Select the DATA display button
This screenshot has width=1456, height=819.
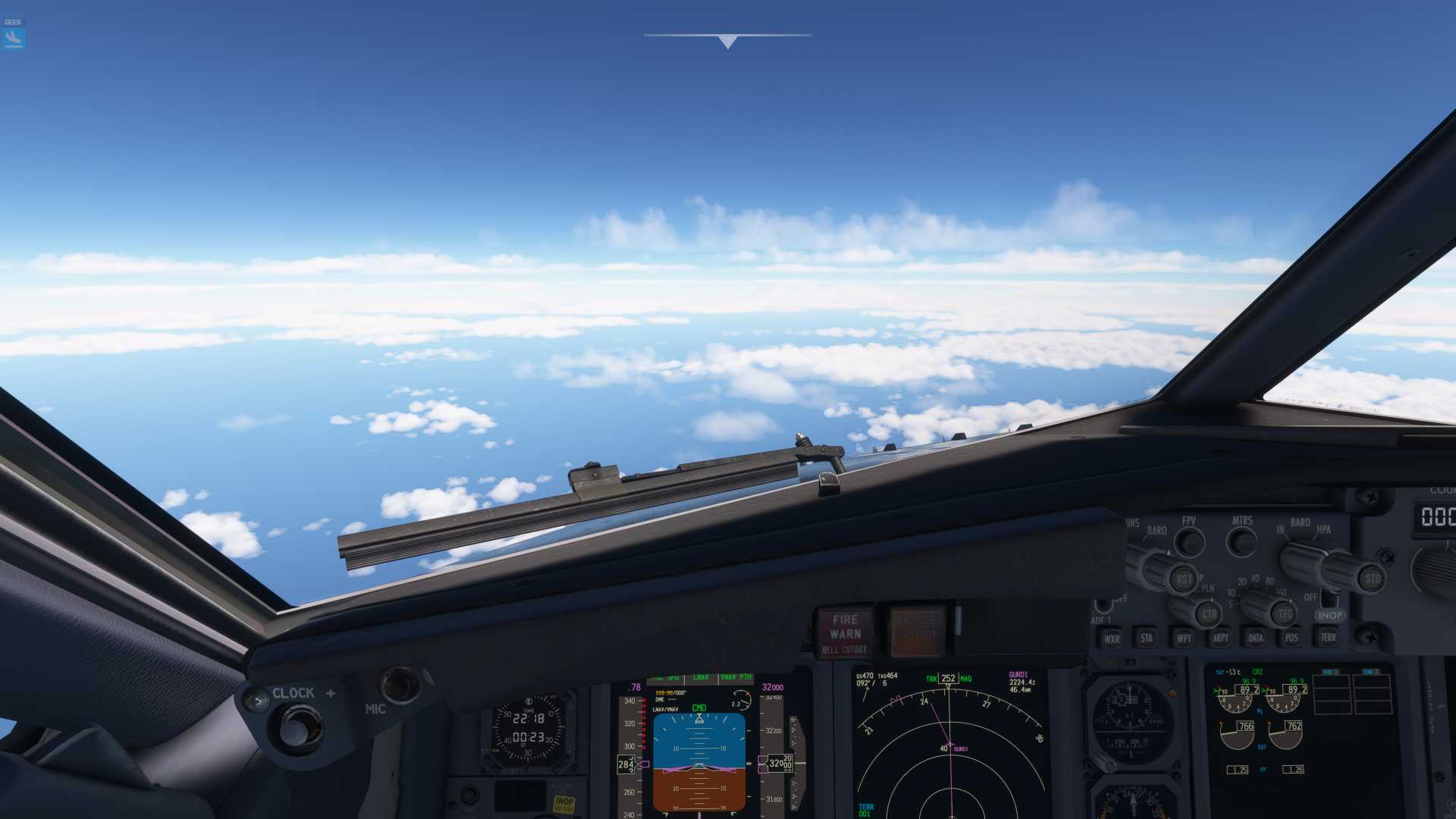[1256, 637]
